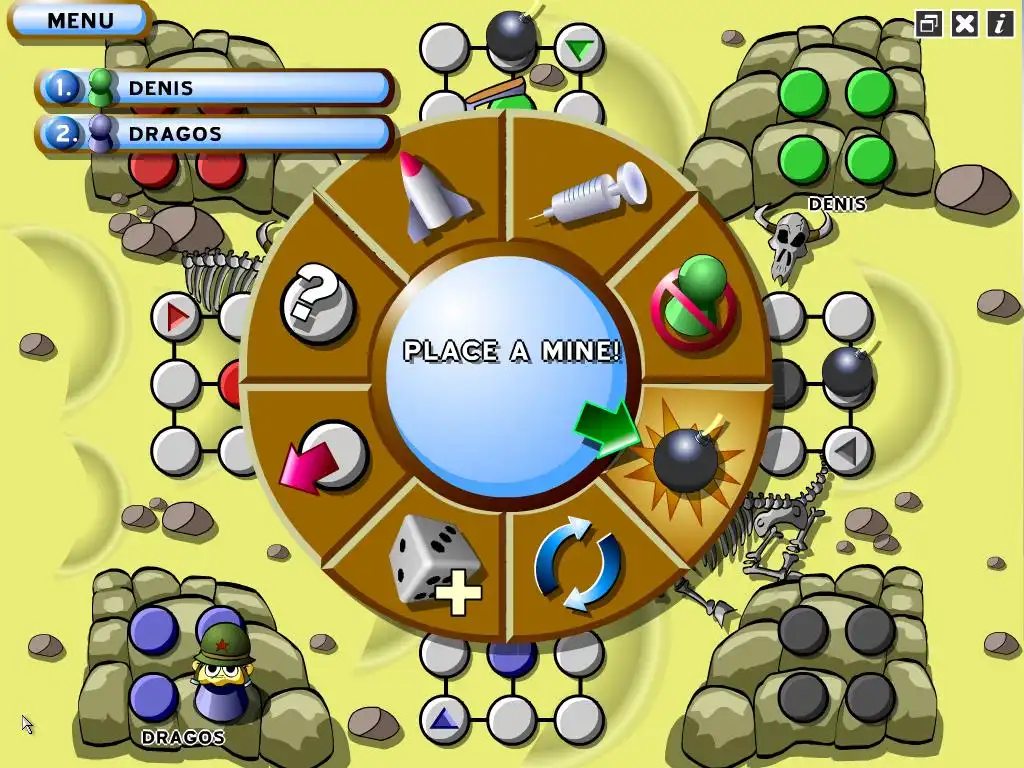Click the info button in the corner

tap(1000, 24)
